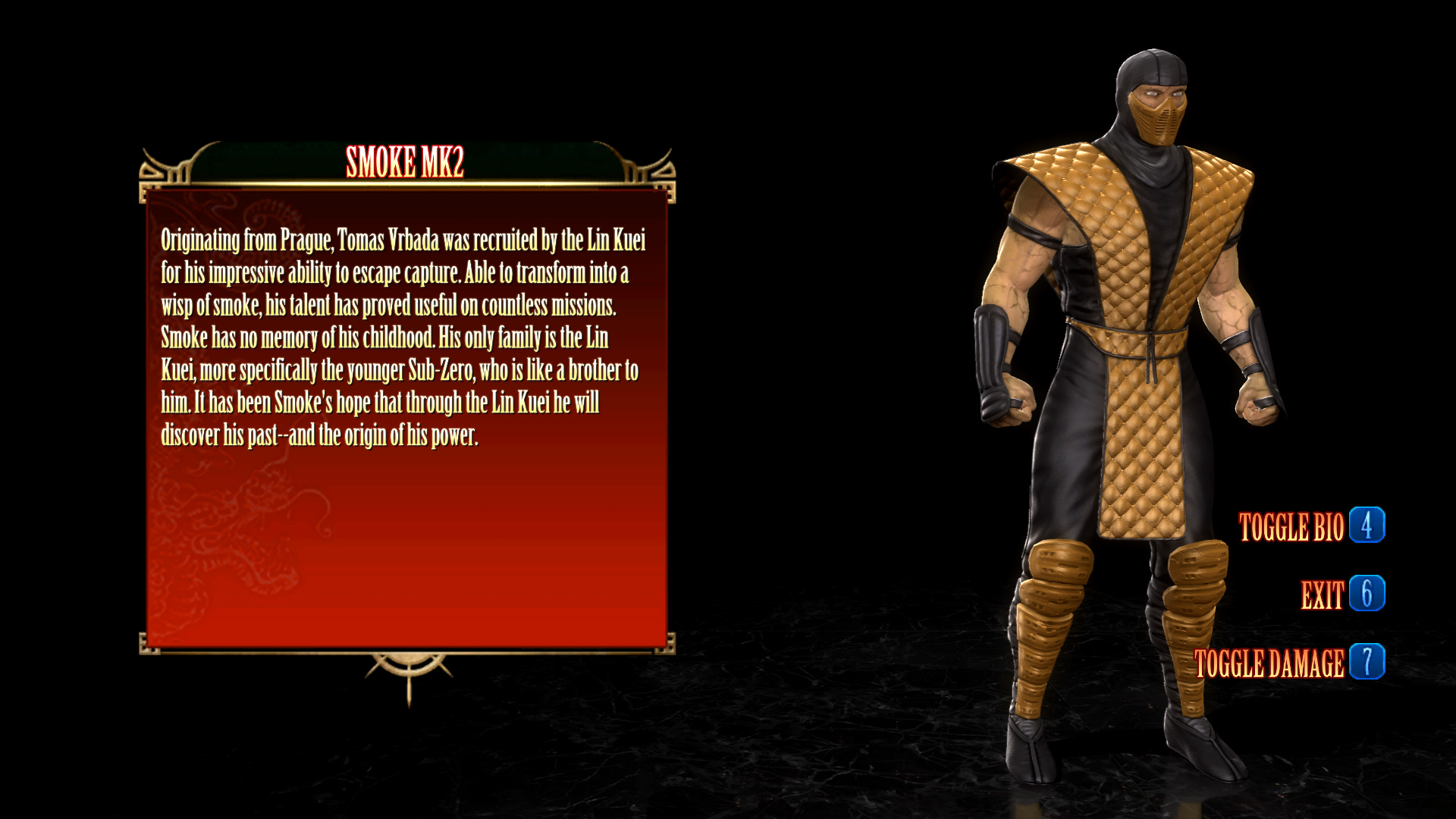Collapse the red bio description box

pos(407,417)
